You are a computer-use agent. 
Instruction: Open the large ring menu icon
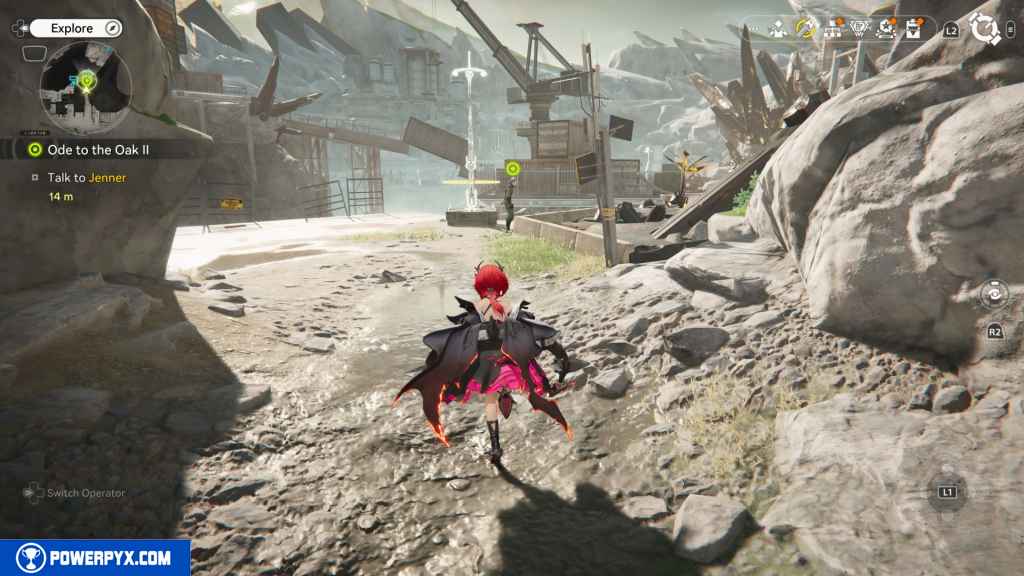click(985, 28)
